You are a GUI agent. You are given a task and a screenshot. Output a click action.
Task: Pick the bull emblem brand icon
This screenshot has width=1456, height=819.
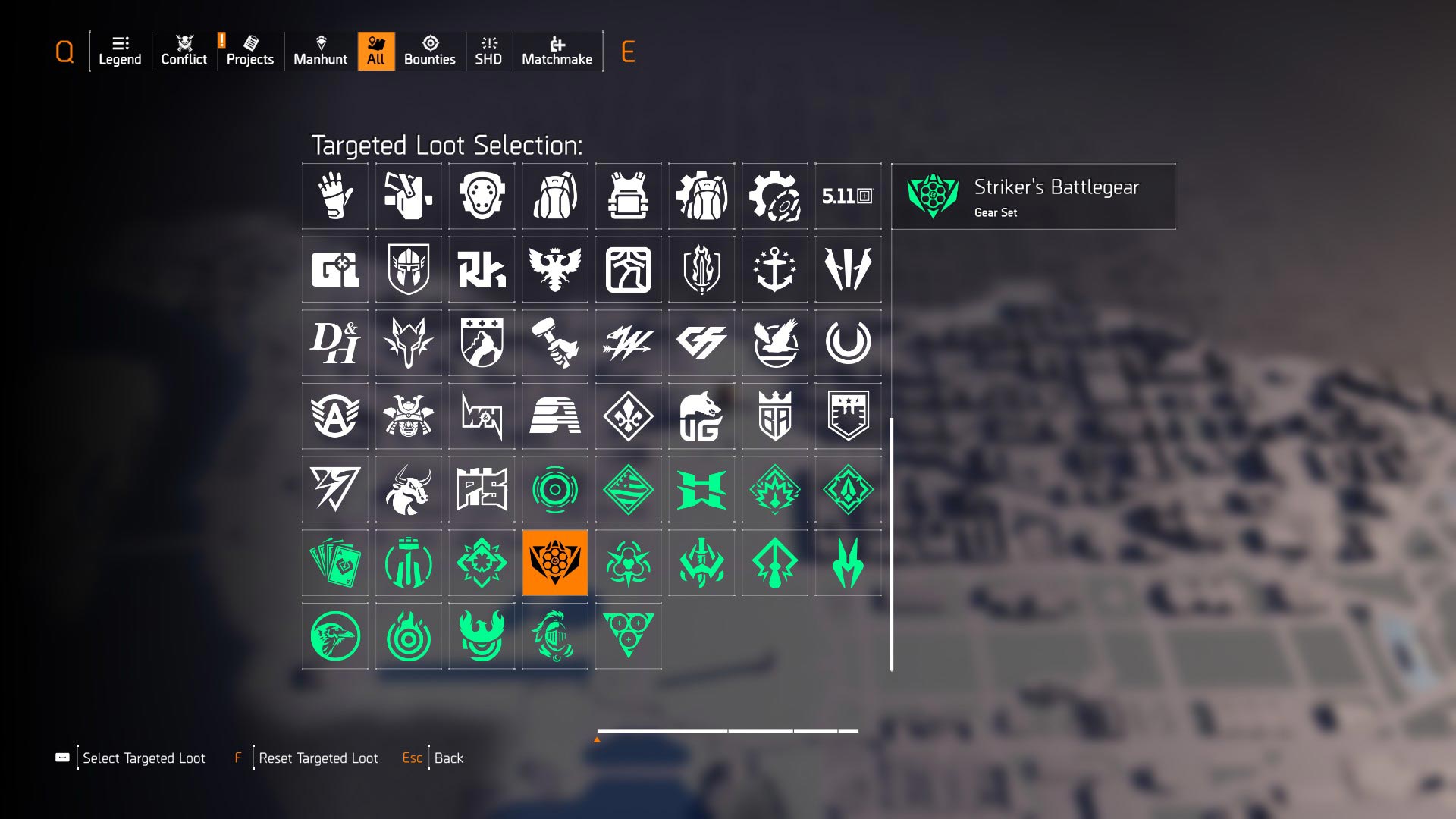[x=408, y=489]
